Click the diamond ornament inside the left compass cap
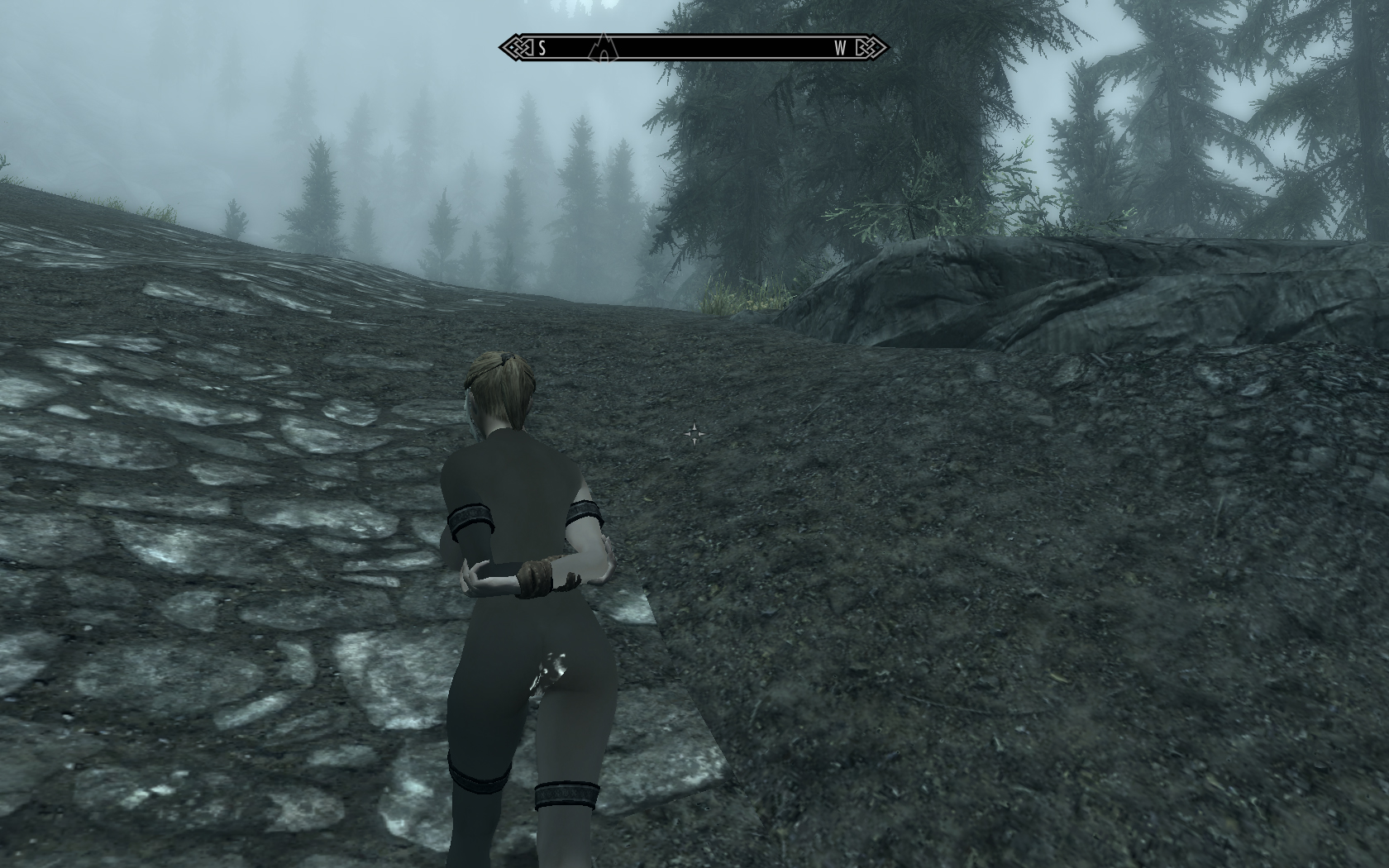Image resolution: width=1389 pixels, height=868 pixels. coord(512,47)
